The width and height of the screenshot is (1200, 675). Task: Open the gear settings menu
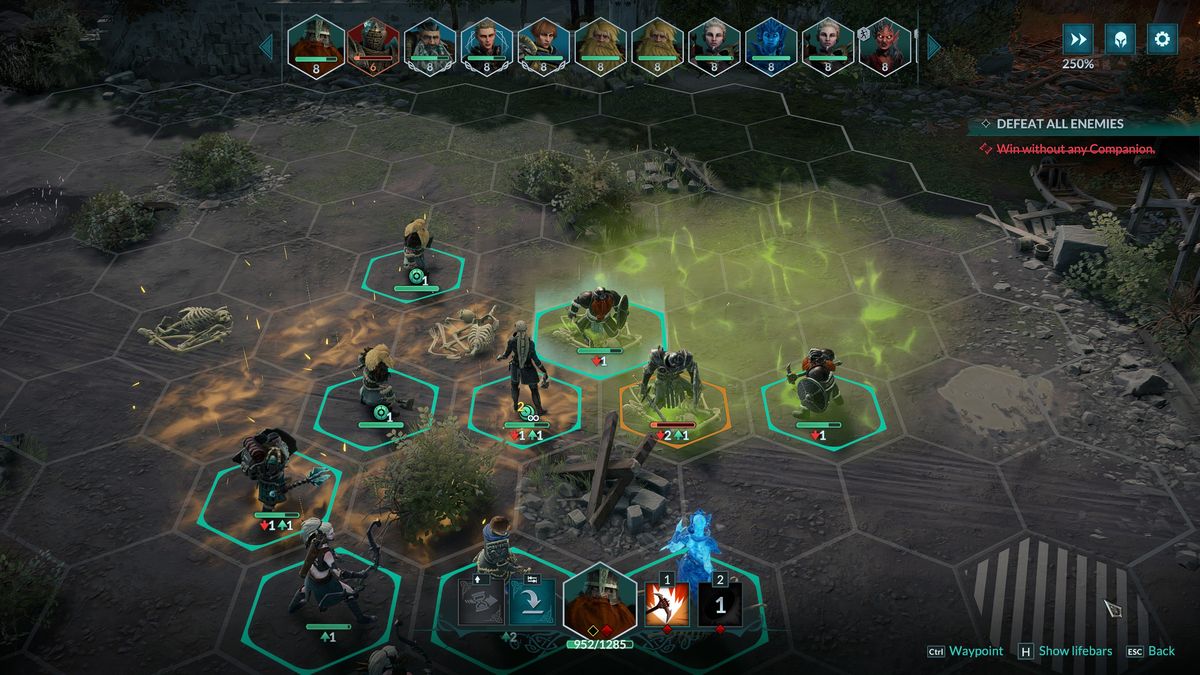[1161, 39]
